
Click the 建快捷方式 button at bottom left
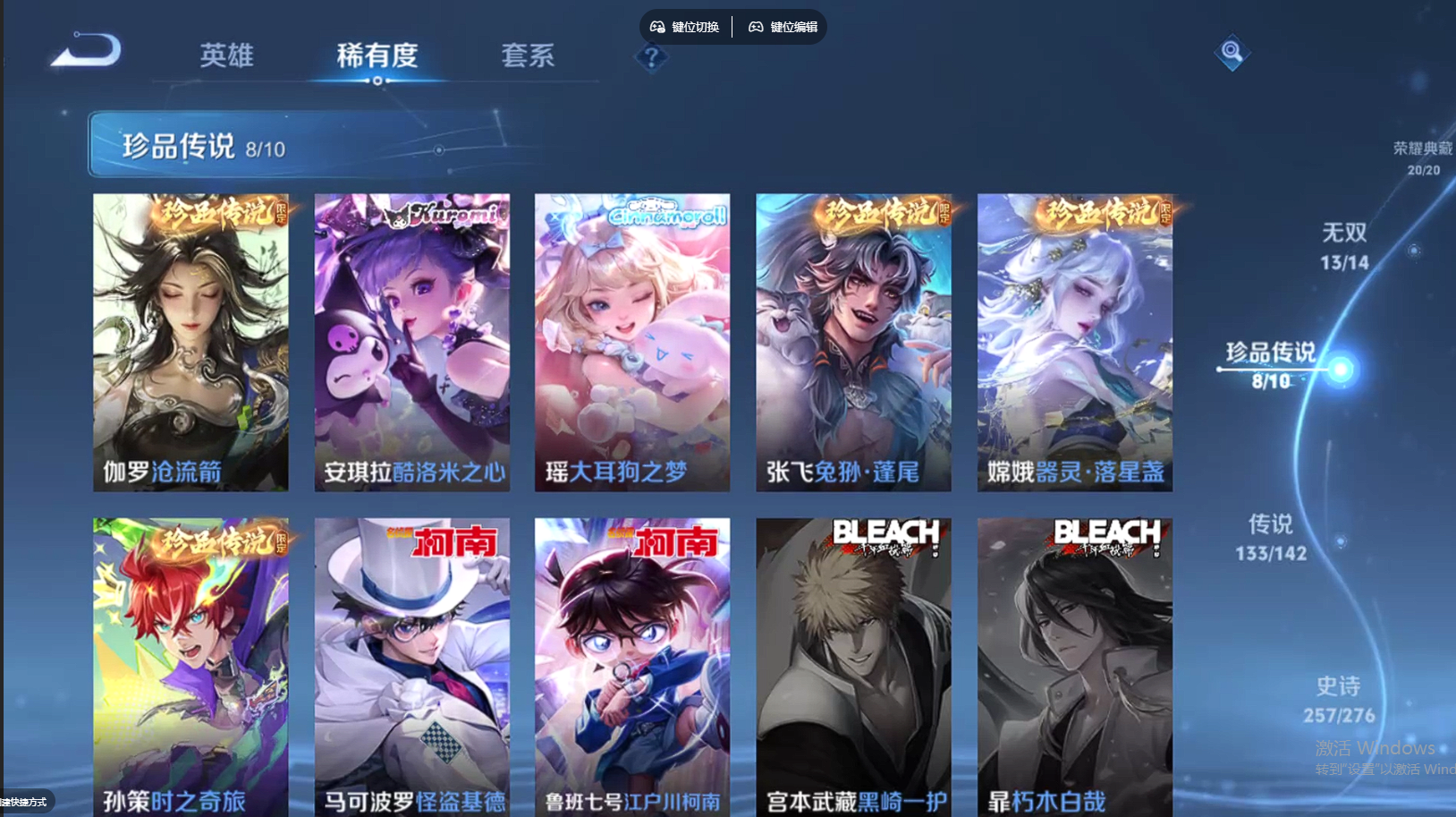tap(24, 803)
